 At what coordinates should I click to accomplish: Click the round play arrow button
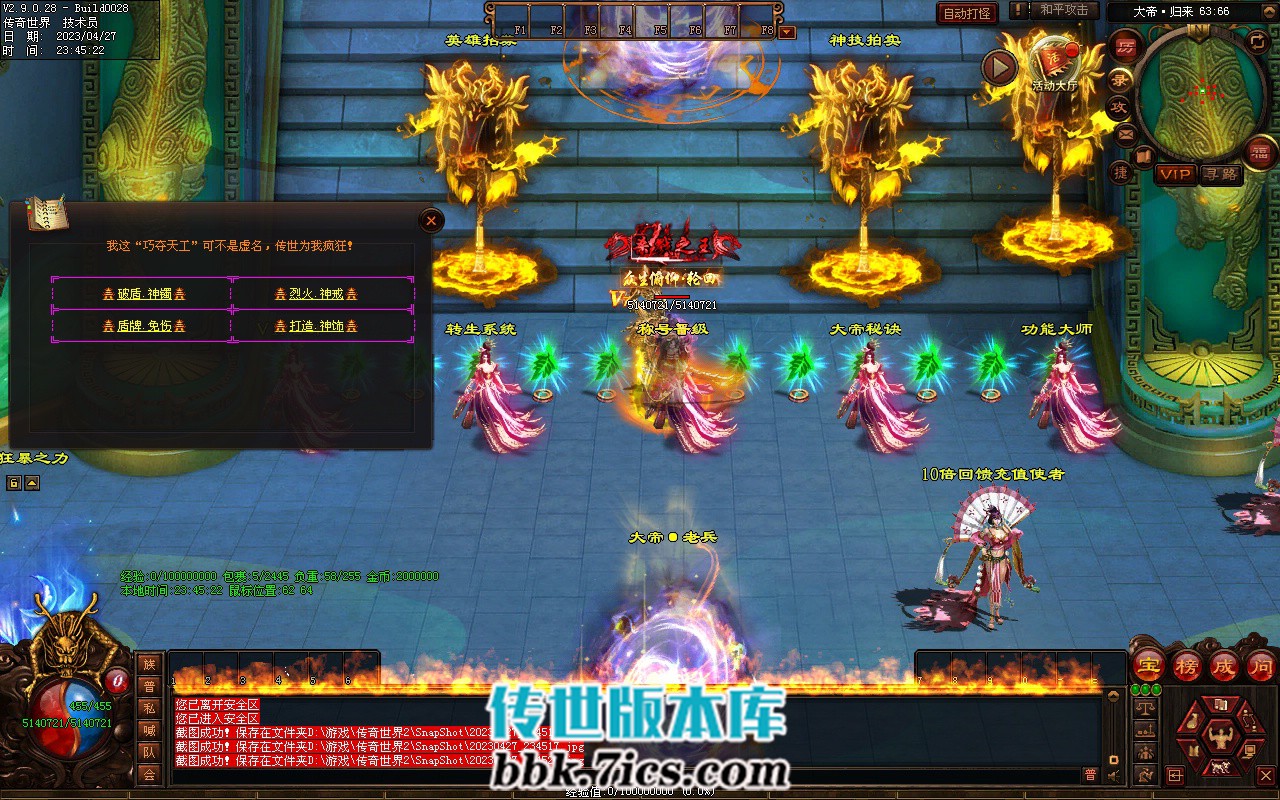[998, 67]
